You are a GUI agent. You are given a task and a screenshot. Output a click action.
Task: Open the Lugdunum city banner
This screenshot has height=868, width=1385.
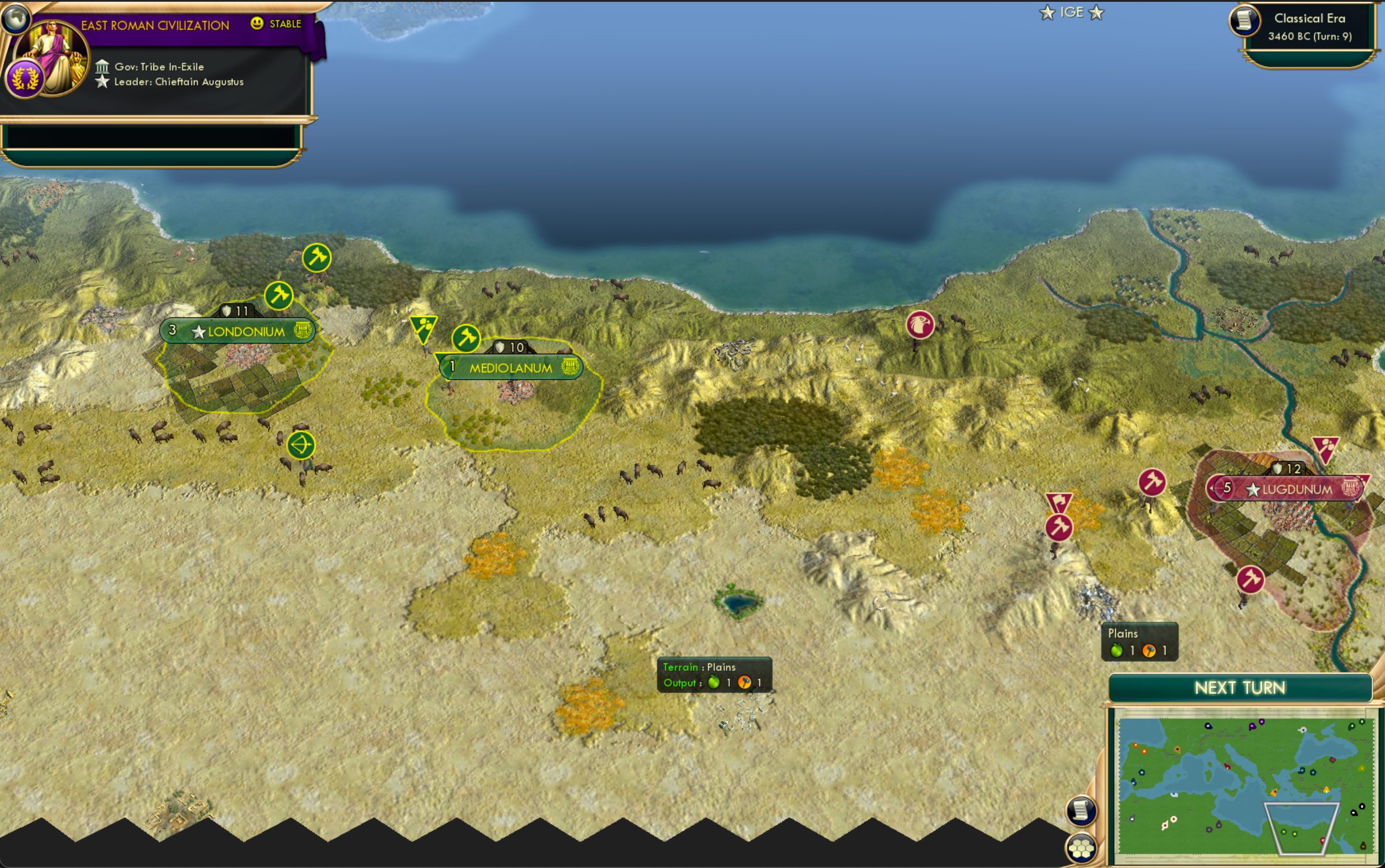pyautogui.click(x=1290, y=489)
